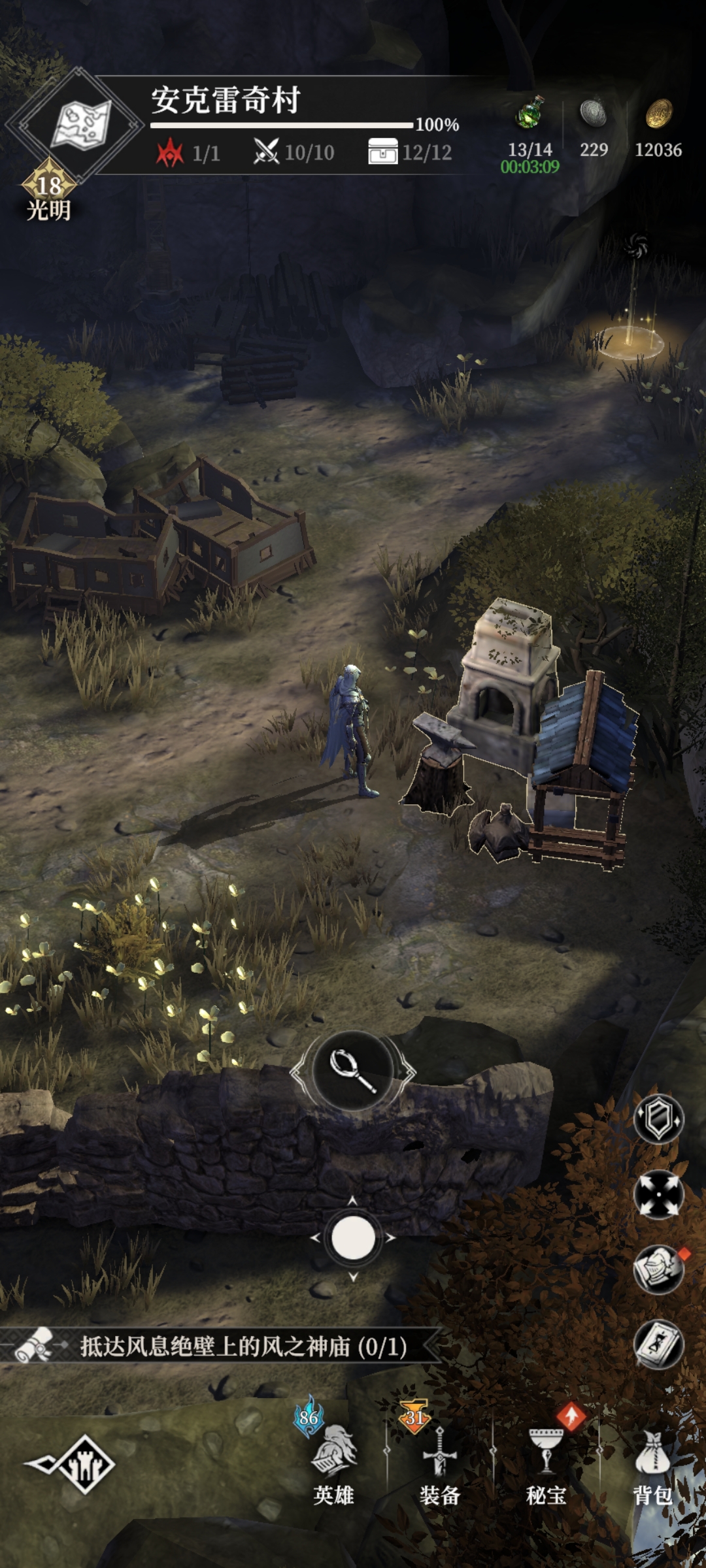Screen dimensions: 706x1568
Task: Open the hourglass card book icon
Action: coord(658,1345)
